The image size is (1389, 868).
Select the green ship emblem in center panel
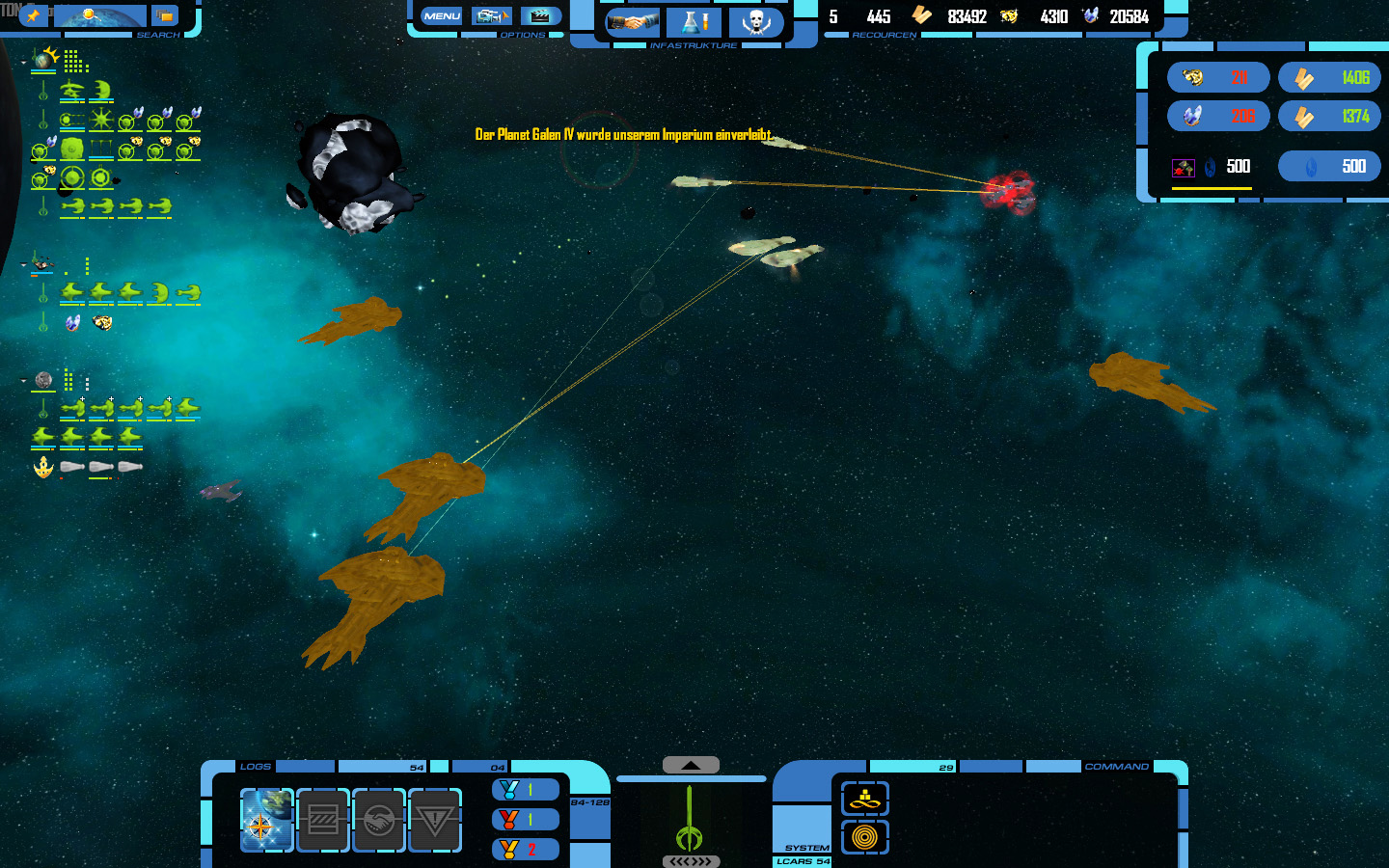[x=689, y=820]
